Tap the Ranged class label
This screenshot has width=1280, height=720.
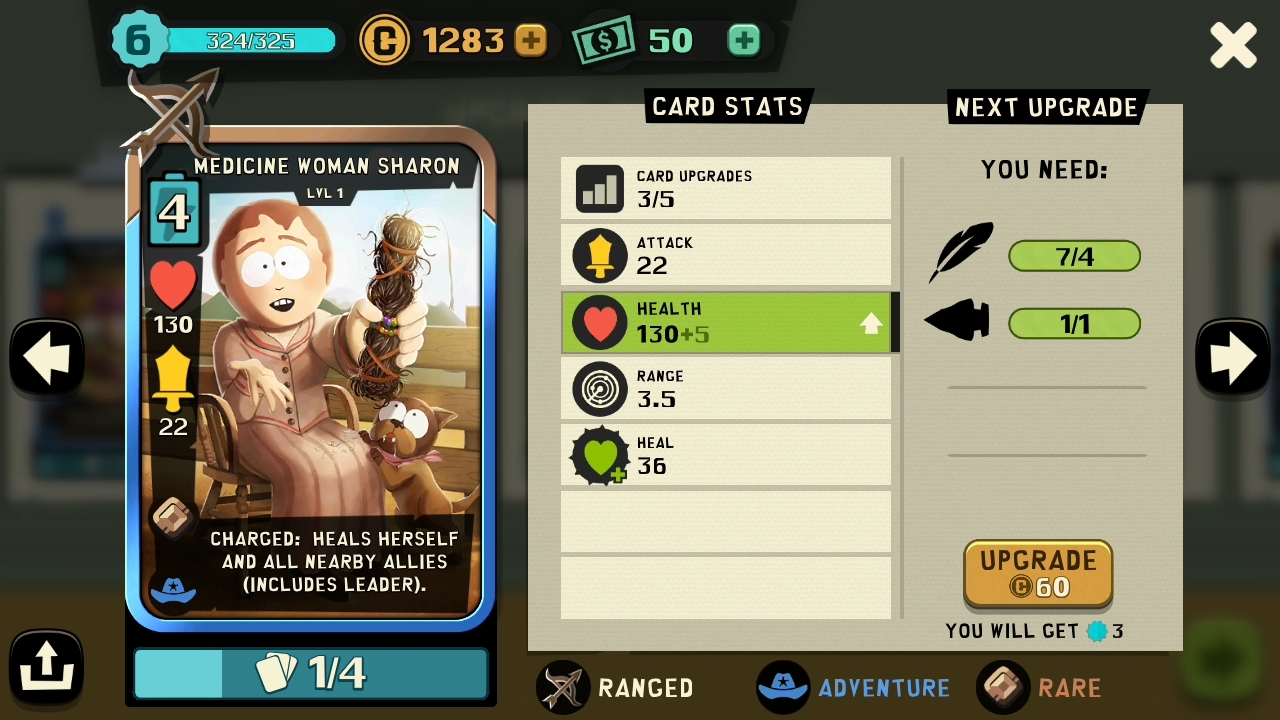pyautogui.click(x=617, y=687)
